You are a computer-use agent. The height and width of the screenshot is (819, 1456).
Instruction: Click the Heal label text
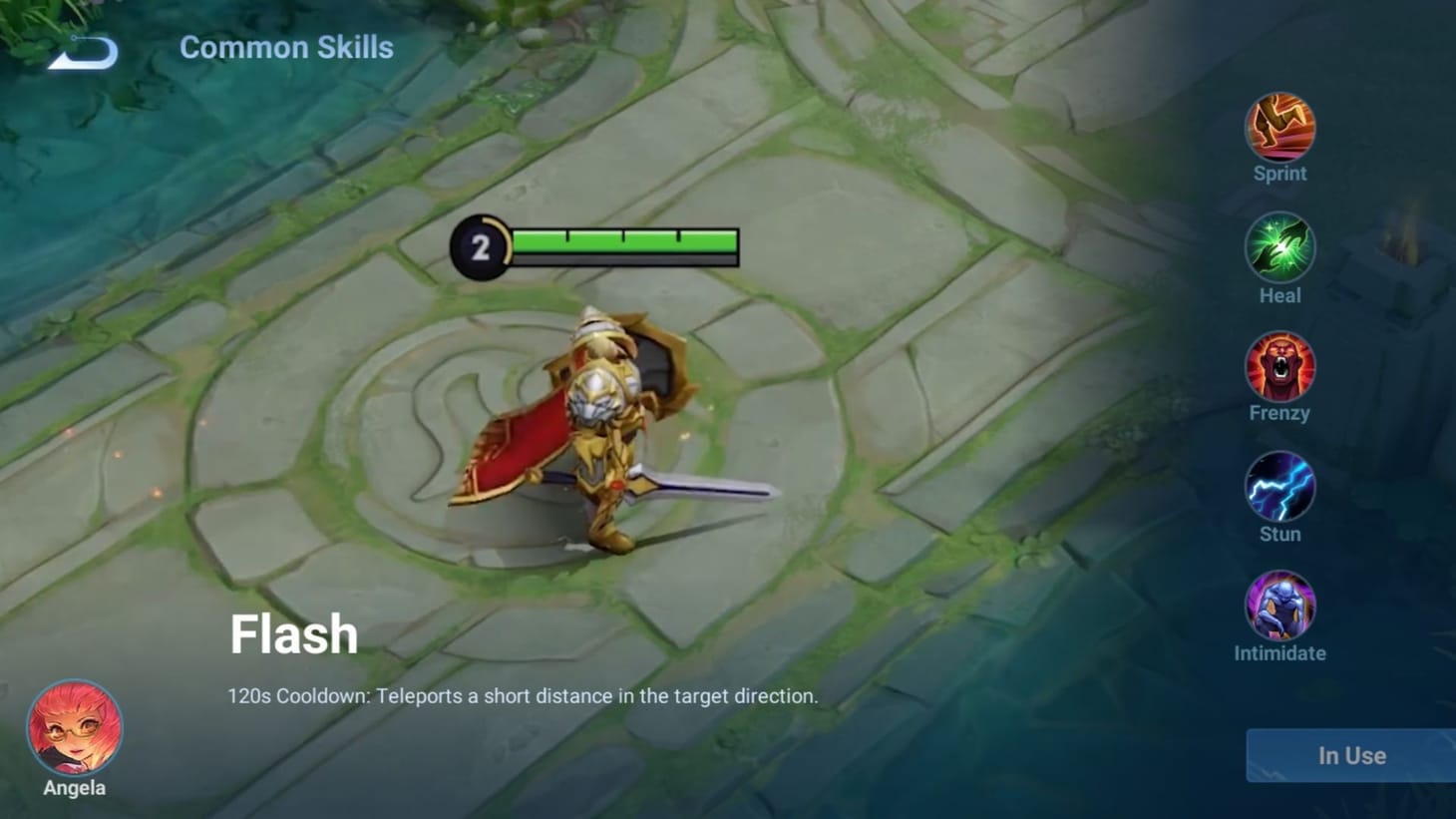(x=1279, y=294)
